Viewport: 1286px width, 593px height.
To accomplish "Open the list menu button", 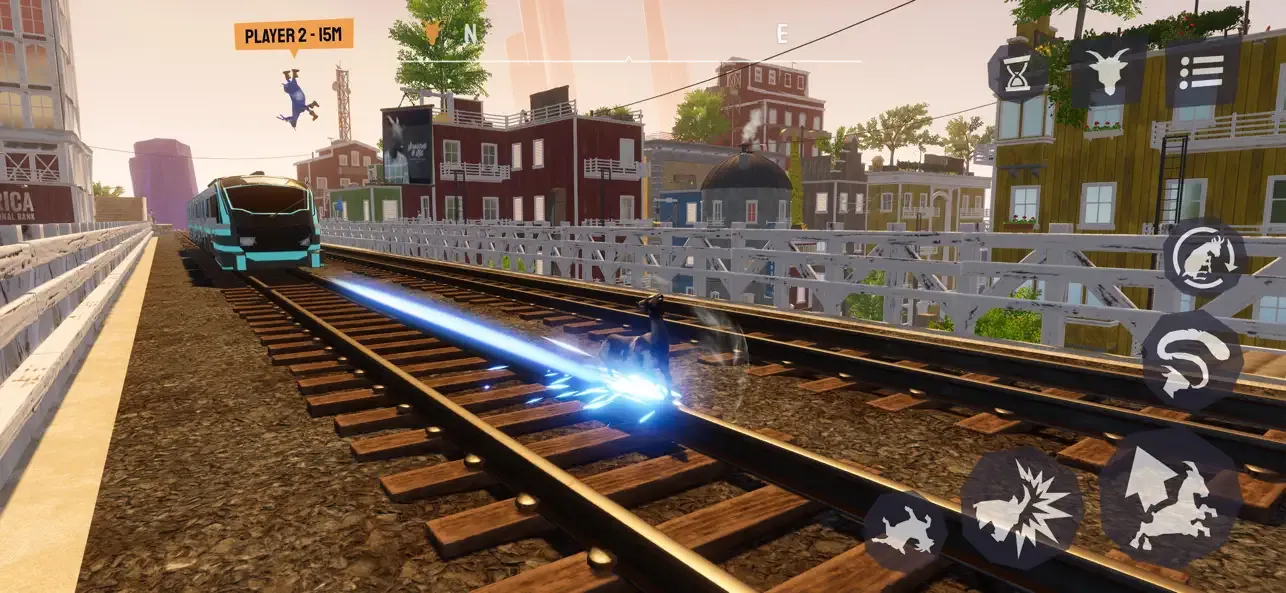I will (x=1201, y=72).
